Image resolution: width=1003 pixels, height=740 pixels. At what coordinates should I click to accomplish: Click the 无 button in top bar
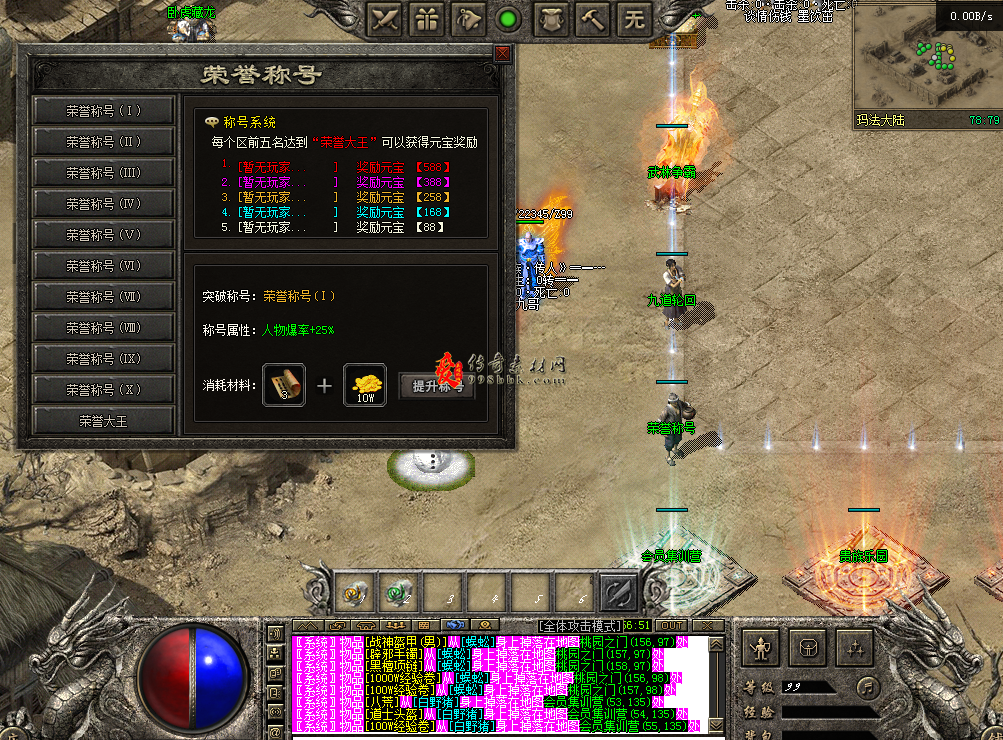coord(635,19)
